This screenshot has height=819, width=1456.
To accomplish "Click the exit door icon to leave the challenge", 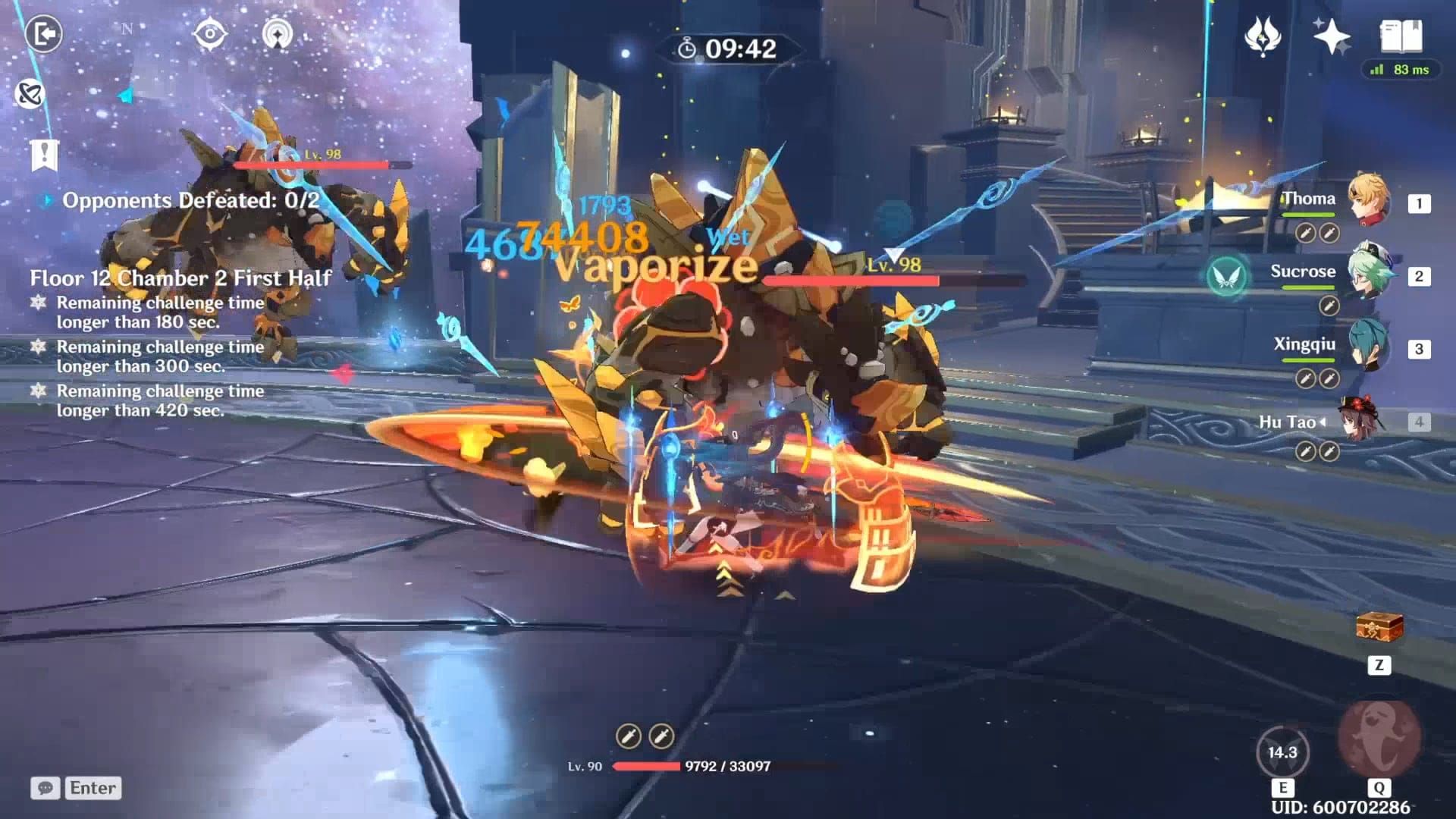I will pos(45,36).
